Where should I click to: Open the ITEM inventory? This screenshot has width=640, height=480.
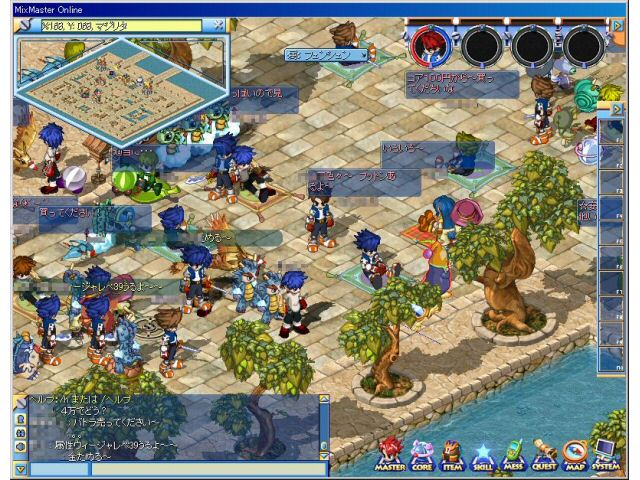click(x=452, y=455)
